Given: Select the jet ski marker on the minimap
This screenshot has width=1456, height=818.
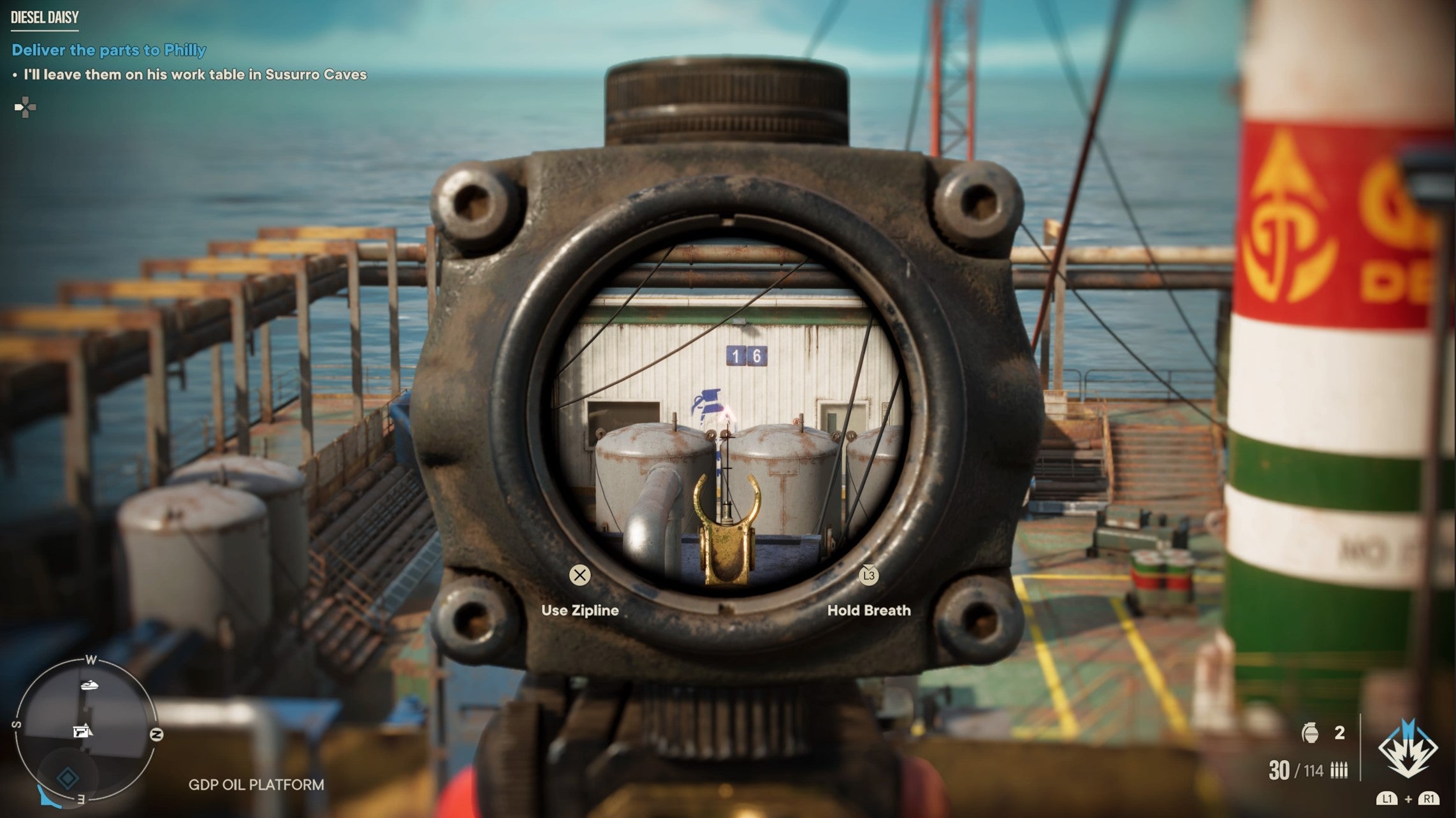Looking at the screenshot, I should [x=91, y=686].
